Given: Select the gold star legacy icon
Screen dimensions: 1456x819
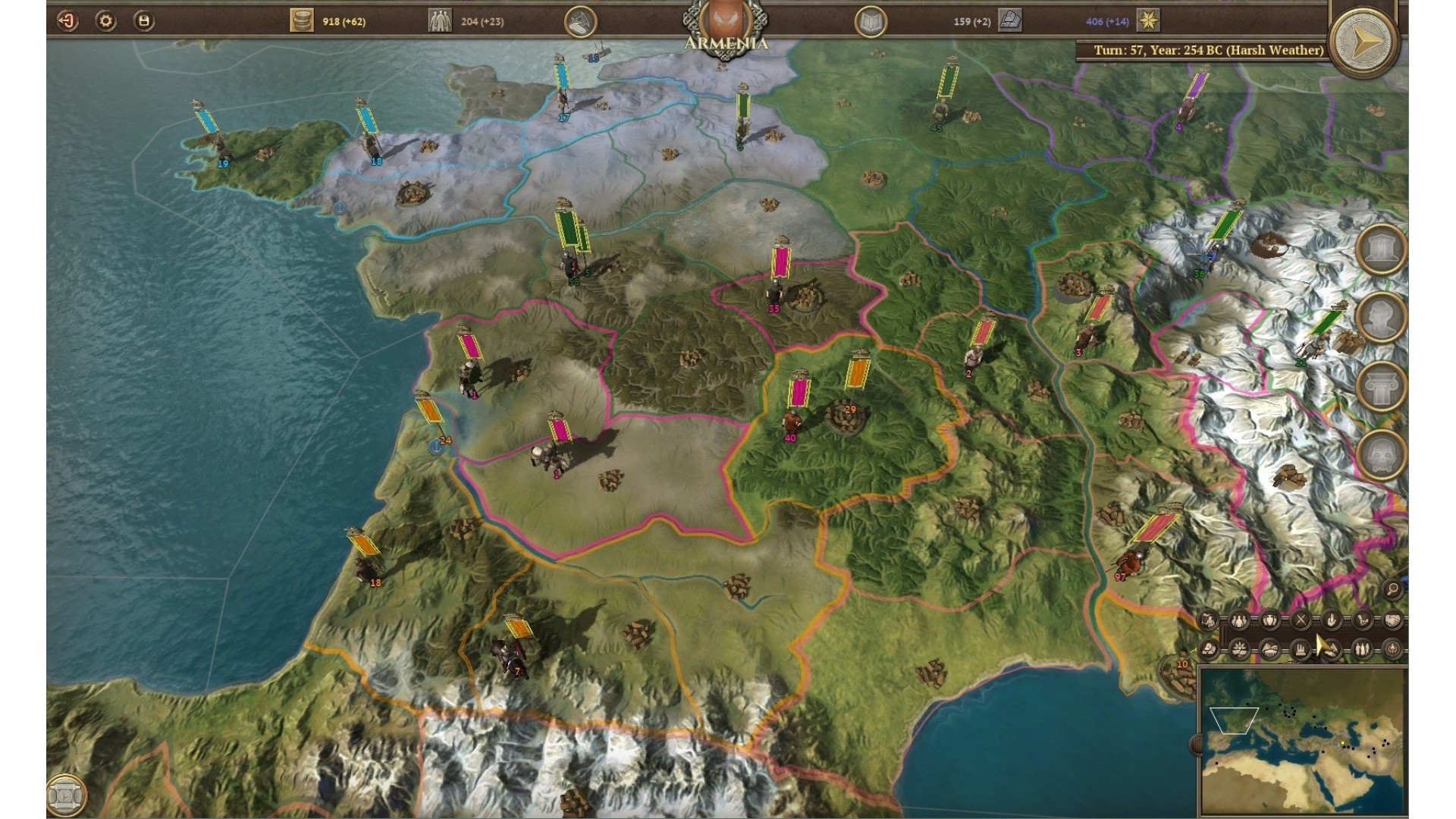Looking at the screenshot, I should point(1148,20).
